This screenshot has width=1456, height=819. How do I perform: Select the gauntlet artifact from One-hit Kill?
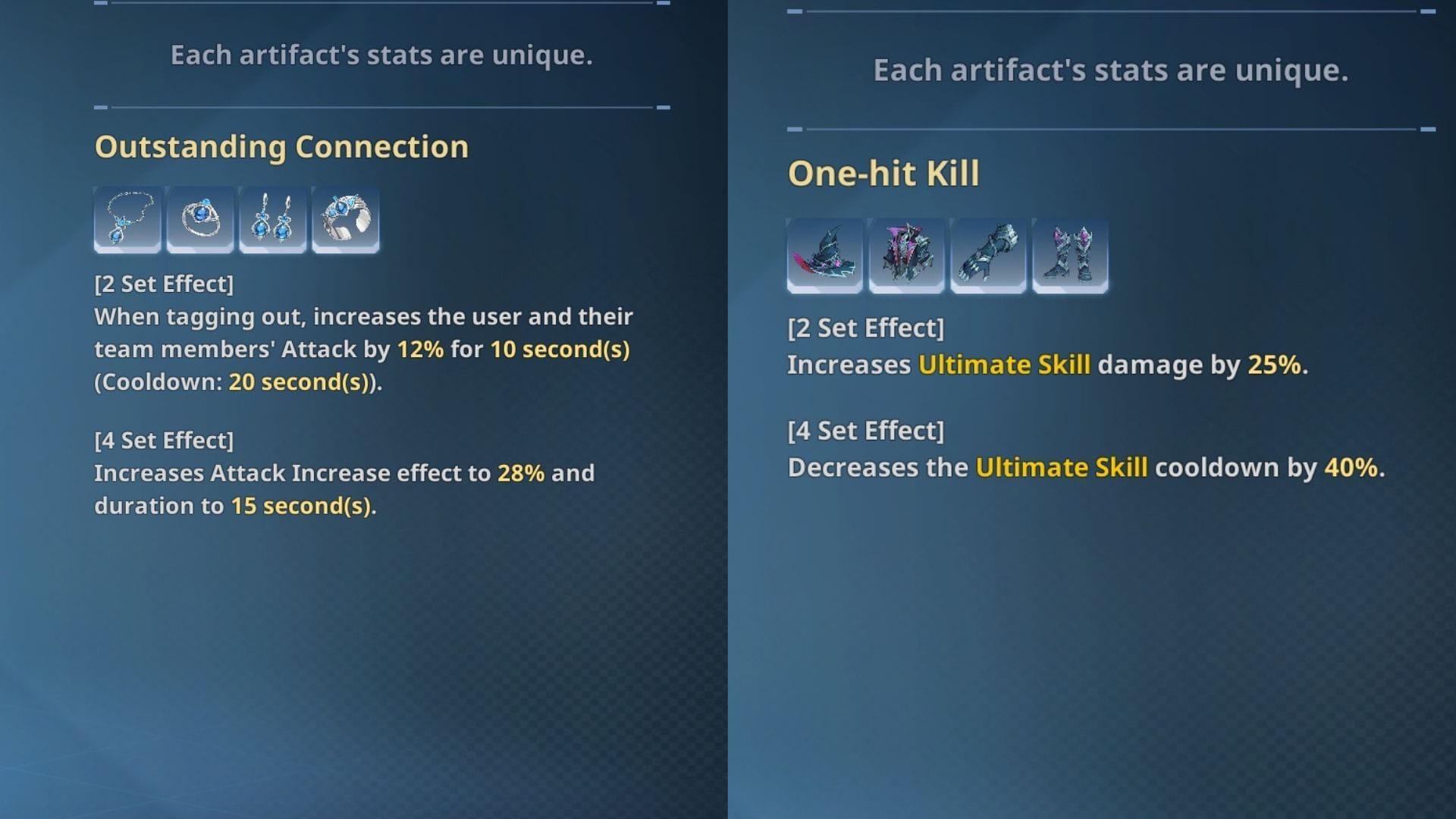pyautogui.click(x=987, y=256)
